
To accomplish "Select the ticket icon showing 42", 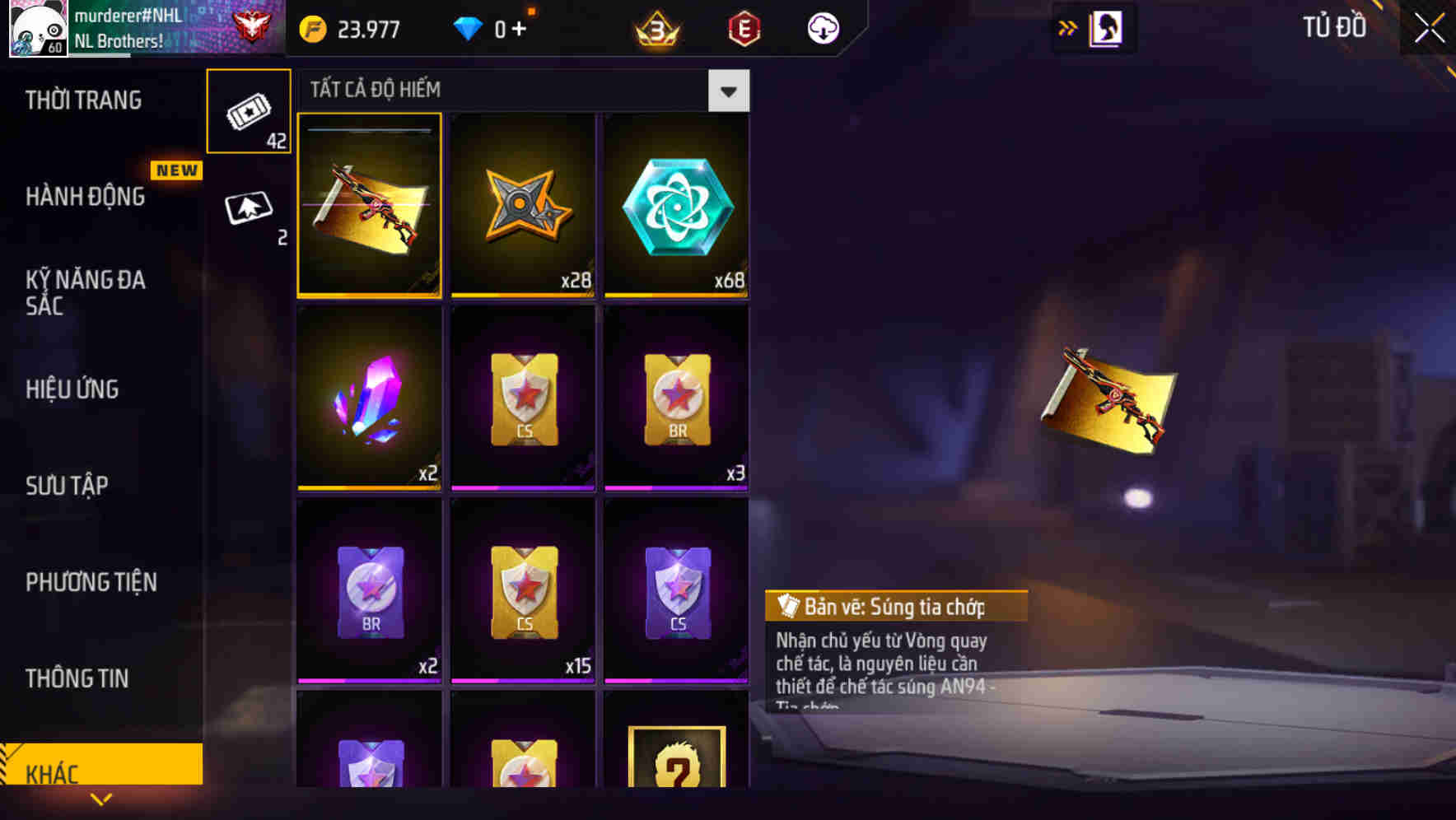I will [249, 111].
